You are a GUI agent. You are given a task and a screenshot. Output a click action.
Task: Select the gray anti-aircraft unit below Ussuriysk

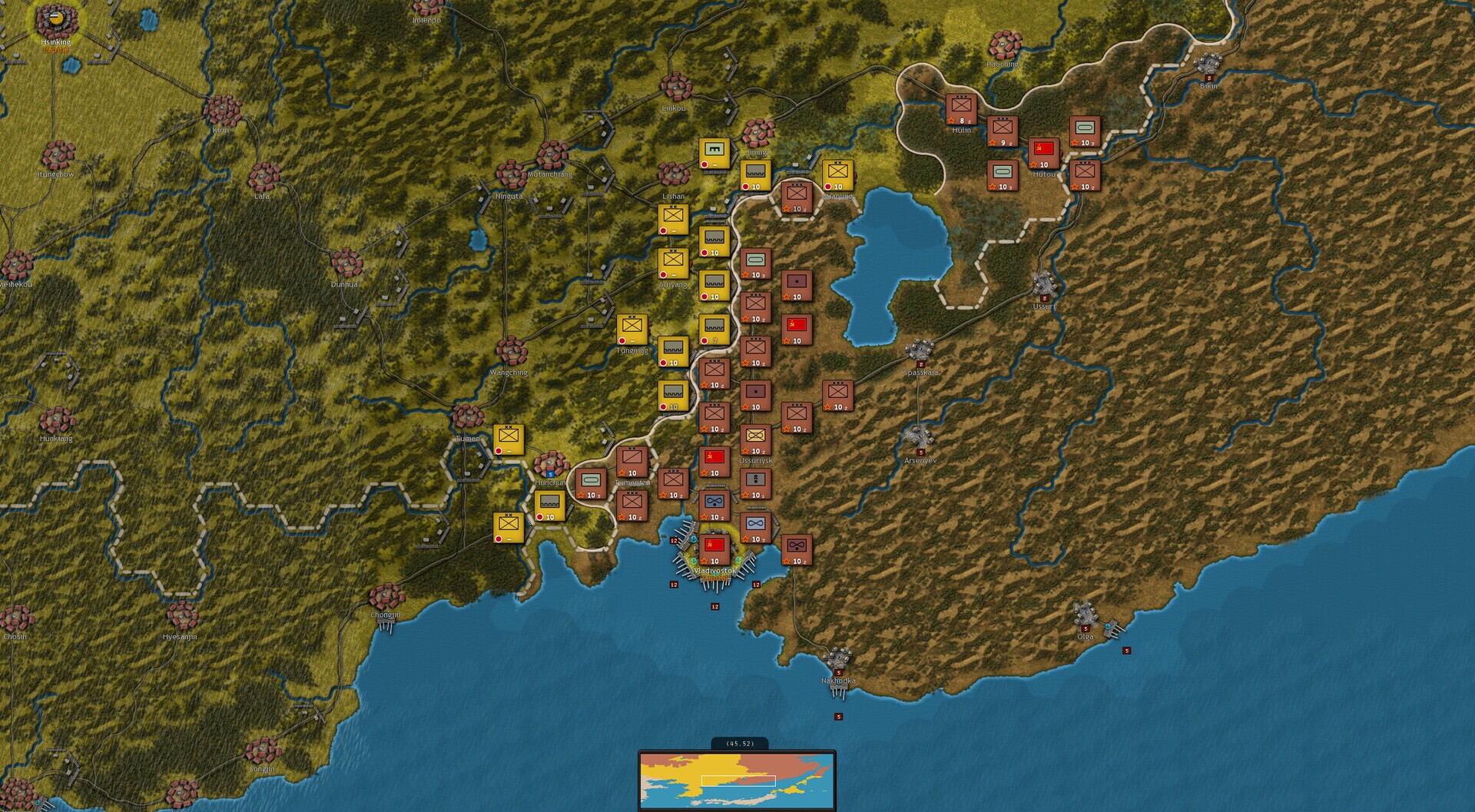click(755, 482)
